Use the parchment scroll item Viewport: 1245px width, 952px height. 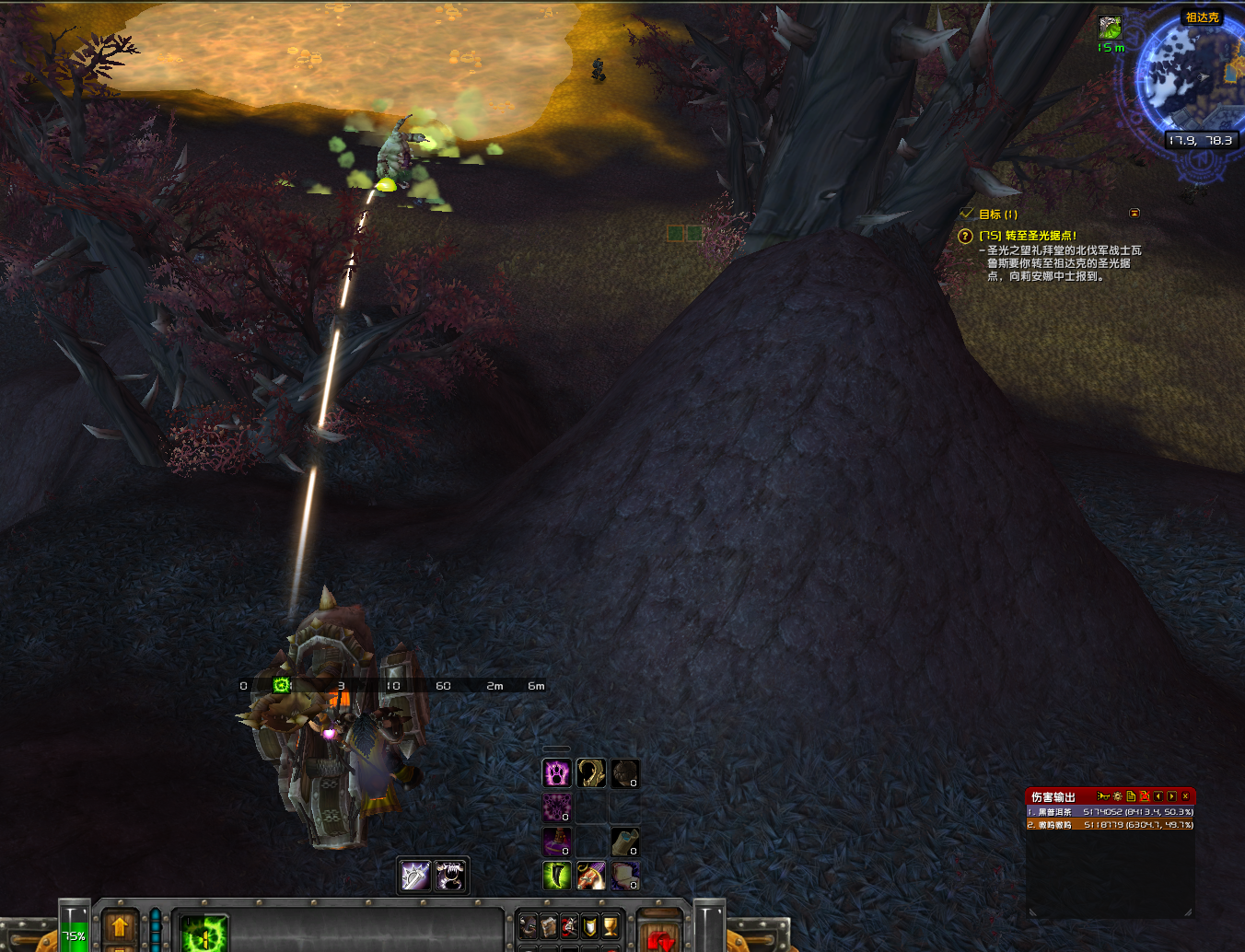click(624, 842)
